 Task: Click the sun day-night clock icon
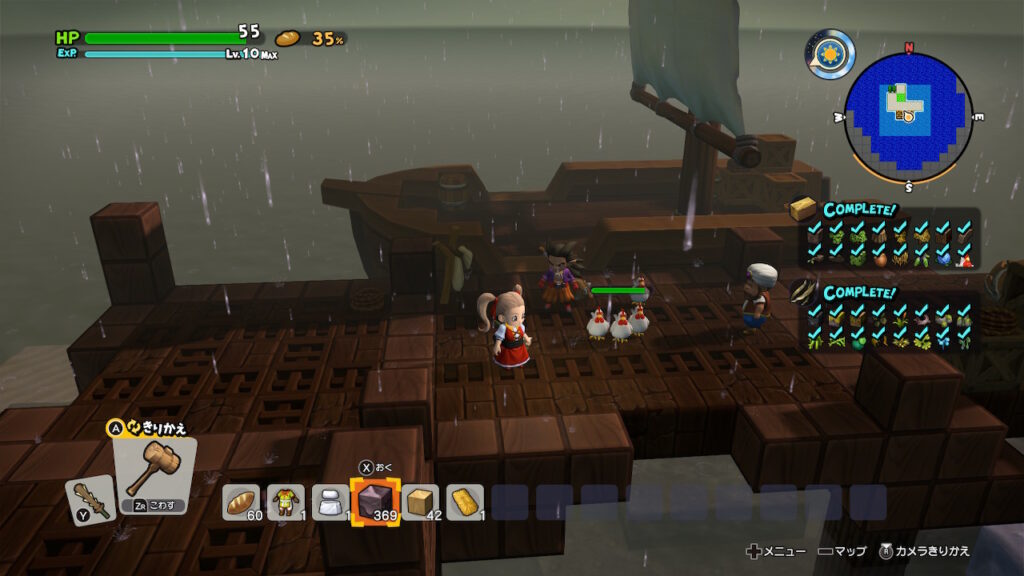[832, 54]
